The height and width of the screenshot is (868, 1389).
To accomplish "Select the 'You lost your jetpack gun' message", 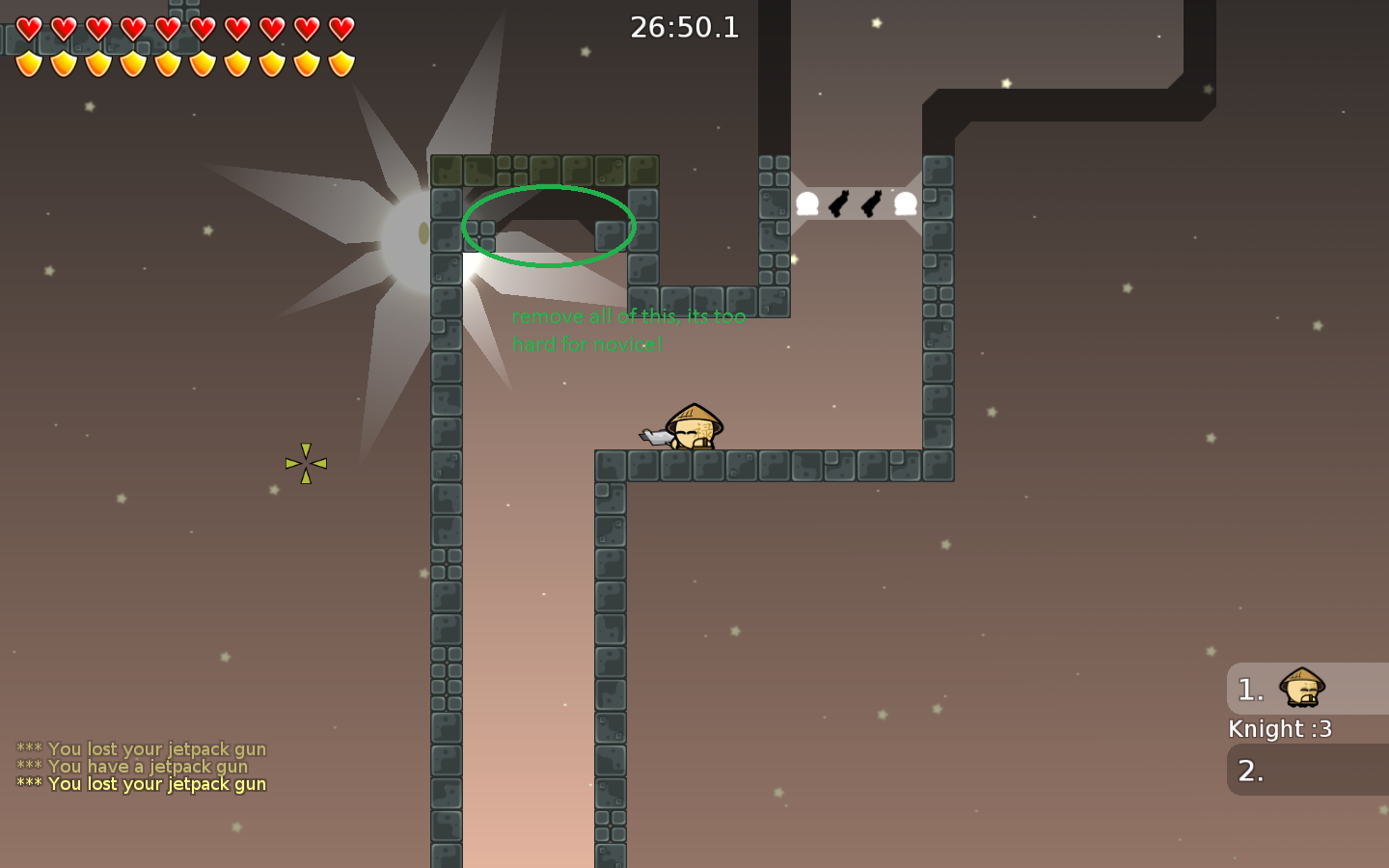I will tap(141, 784).
